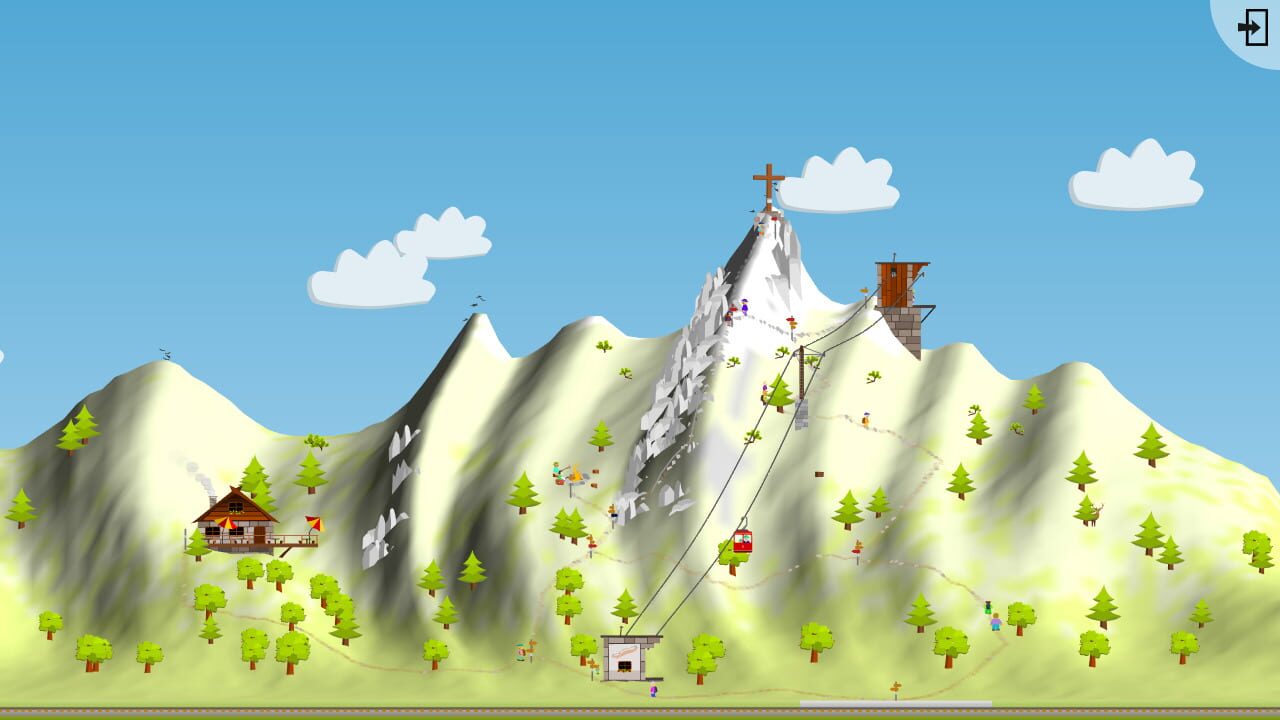Open the signpost near the lower station
Screen dimensions: 1280x720
point(594,662)
